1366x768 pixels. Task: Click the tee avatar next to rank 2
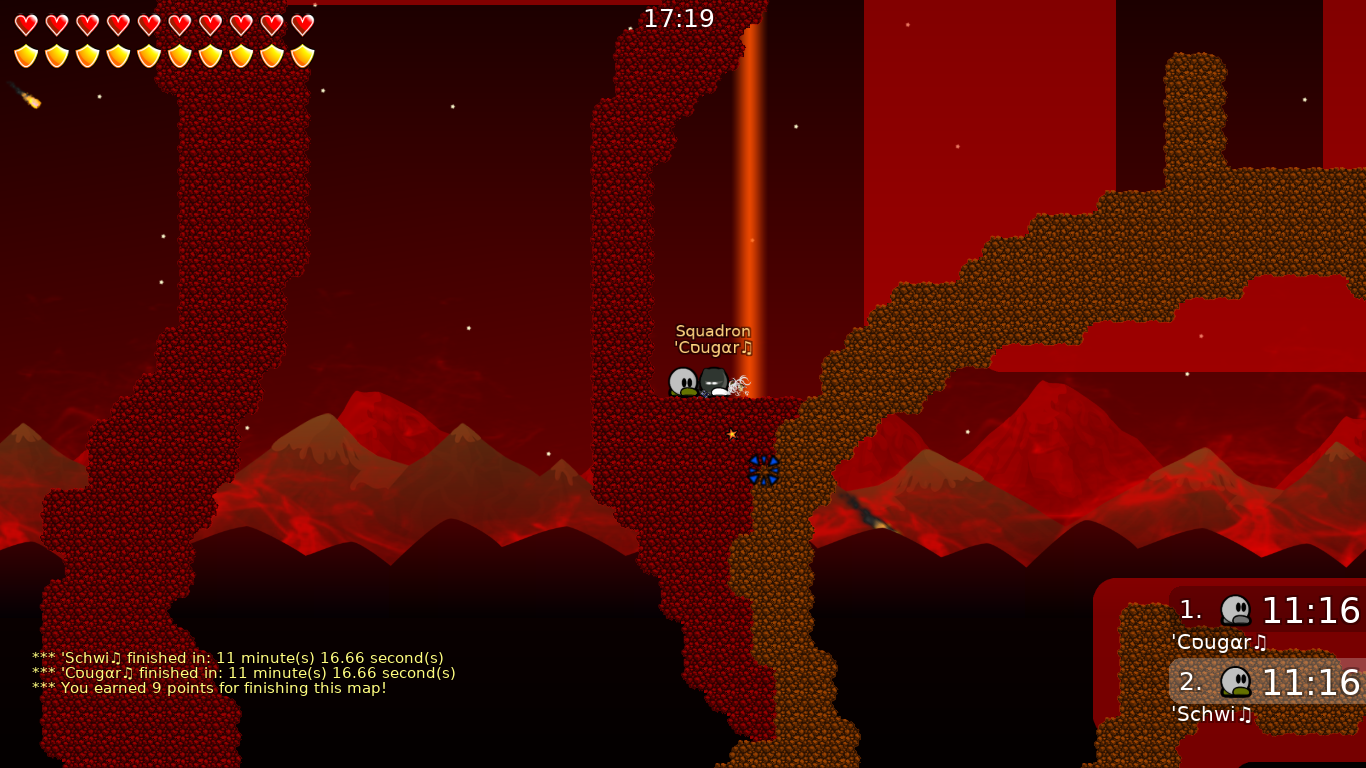point(1237,682)
